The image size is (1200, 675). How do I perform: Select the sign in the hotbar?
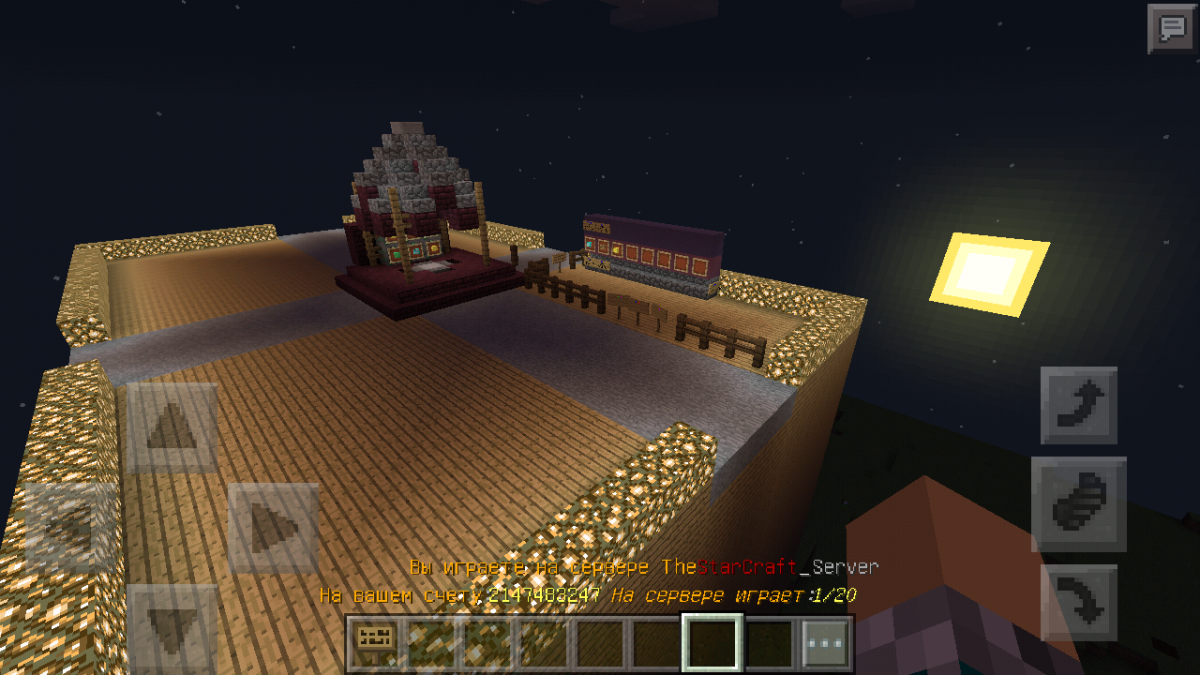[376, 642]
